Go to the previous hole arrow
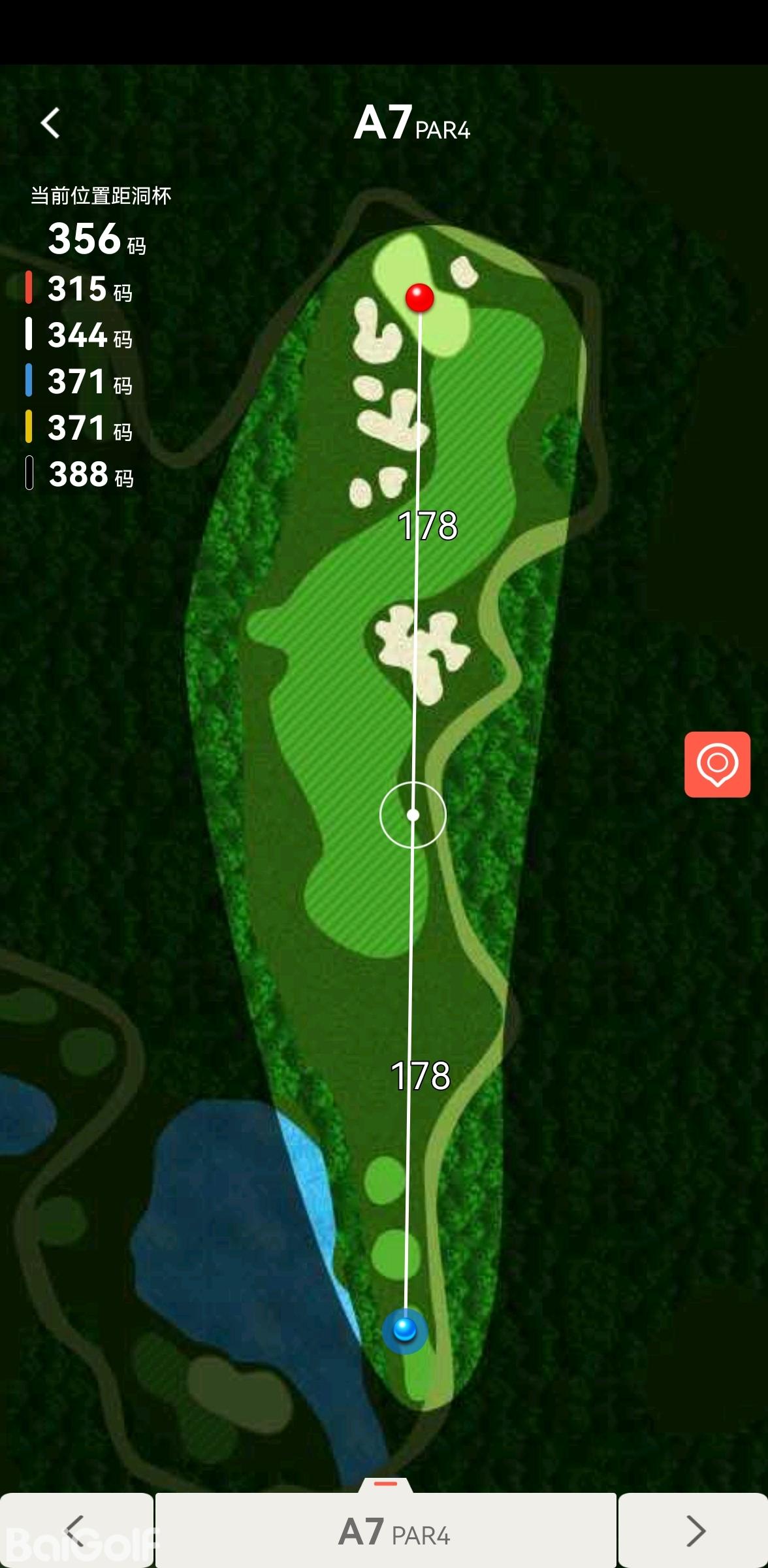The image size is (768, 1568). click(x=76, y=1530)
